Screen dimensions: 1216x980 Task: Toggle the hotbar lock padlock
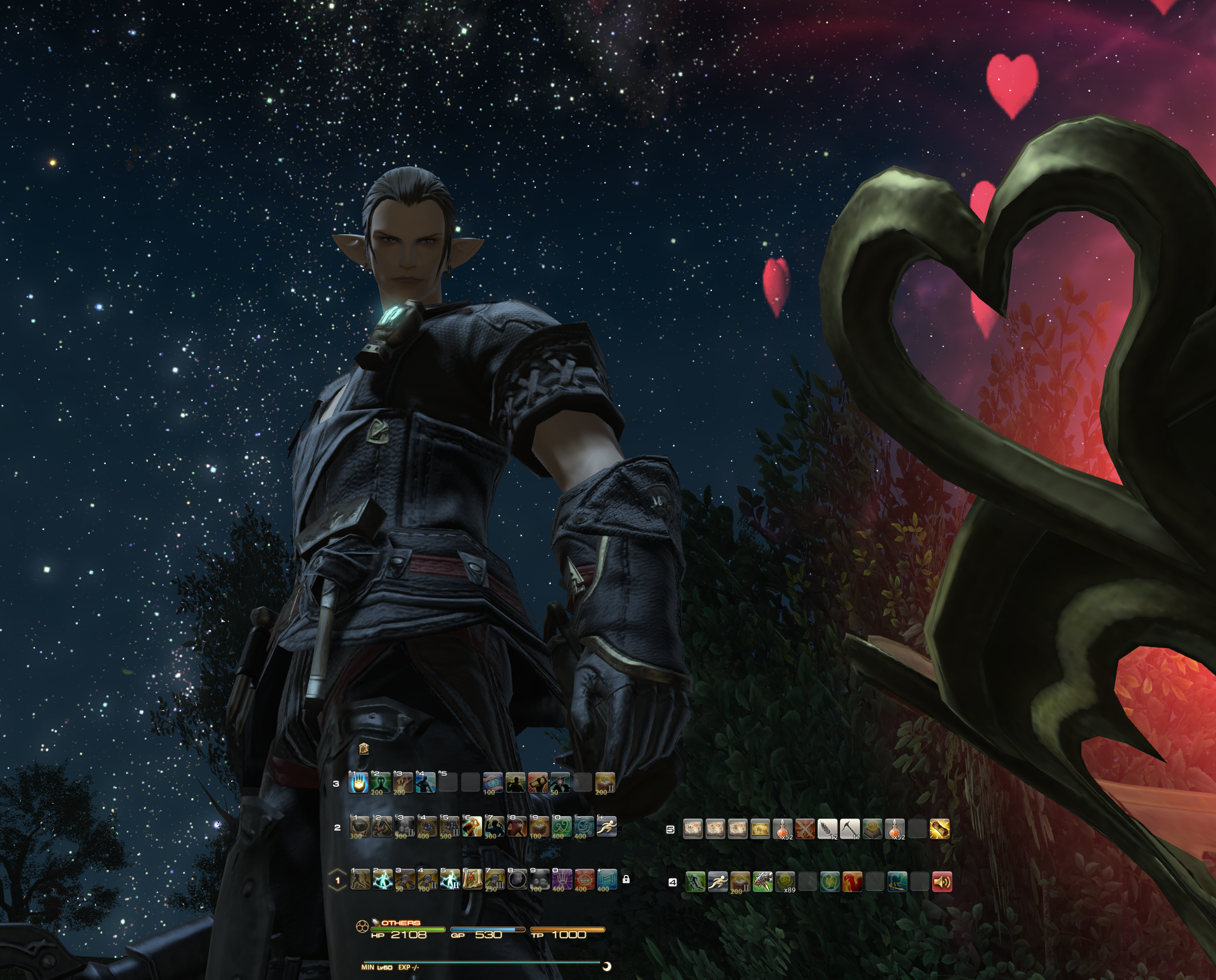[626, 879]
